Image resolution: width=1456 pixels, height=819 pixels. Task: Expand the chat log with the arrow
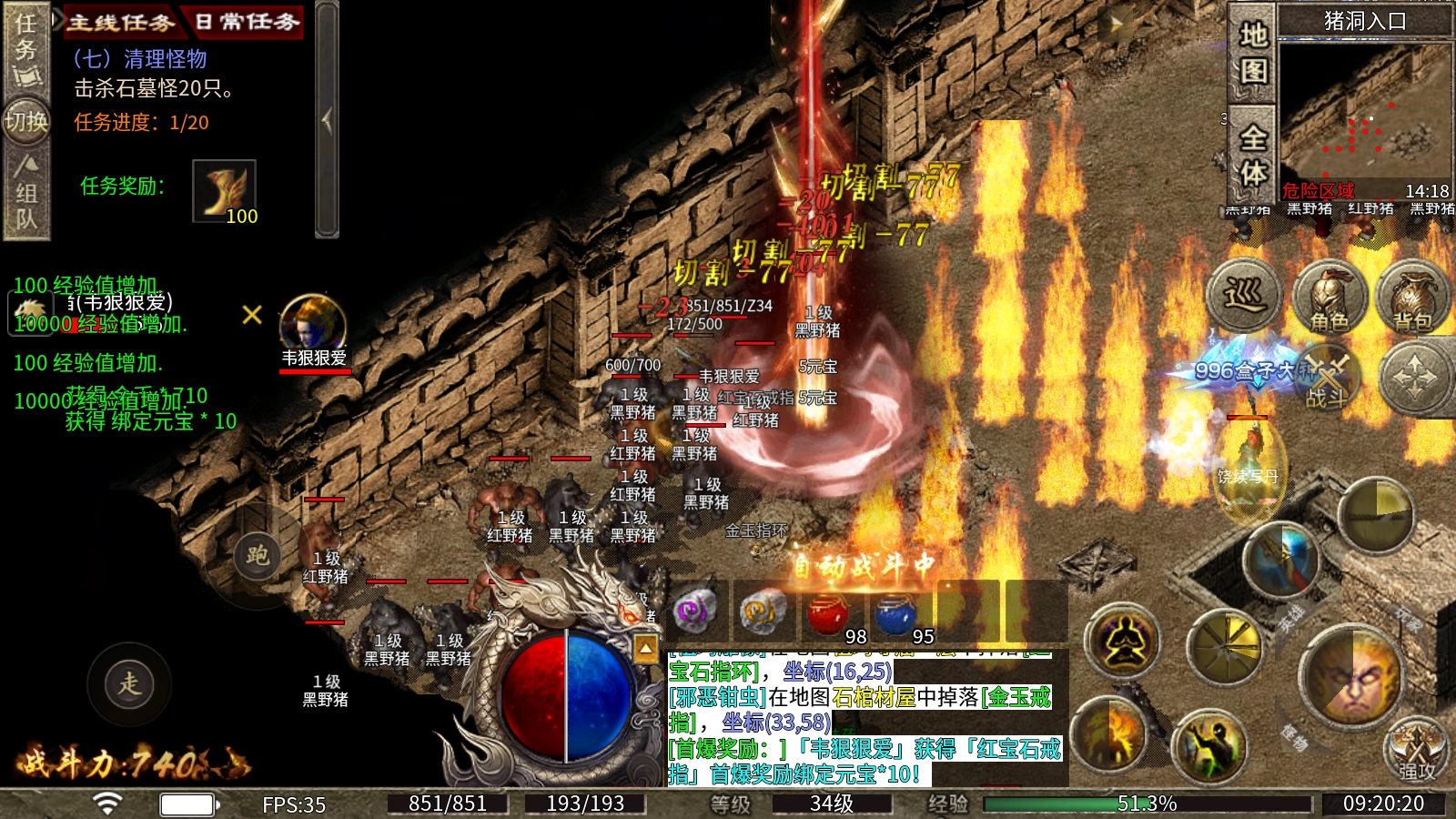click(x=645, y=648)
